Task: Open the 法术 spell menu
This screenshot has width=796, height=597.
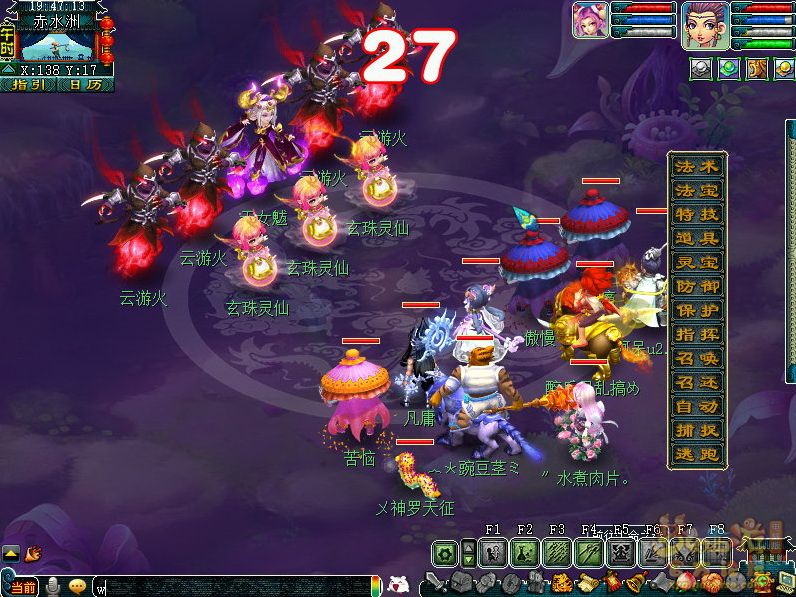Action: (698, 166)
